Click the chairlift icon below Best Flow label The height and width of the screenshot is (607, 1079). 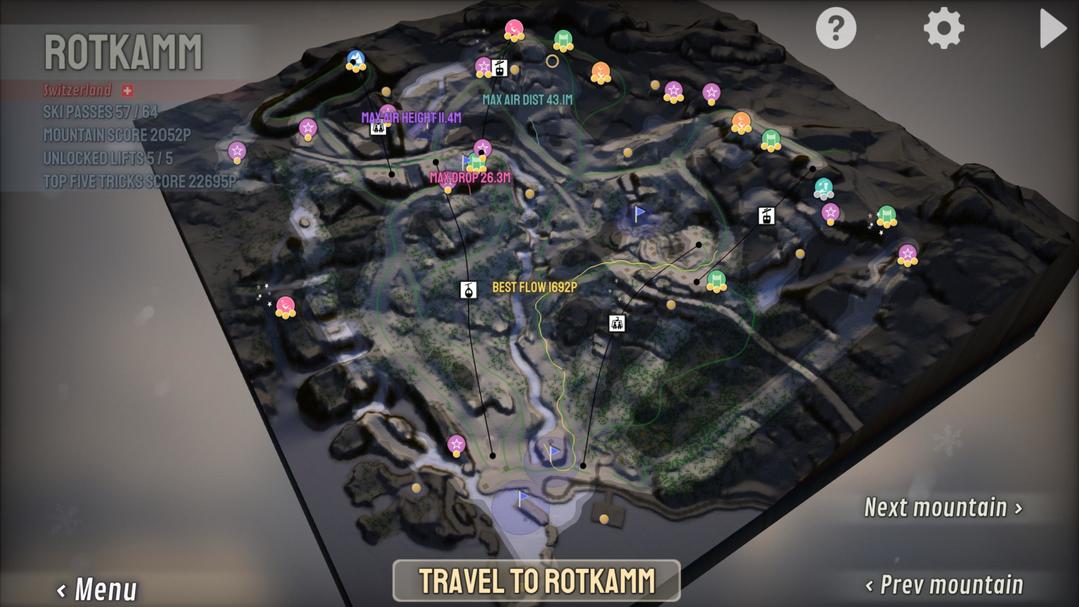616,323
